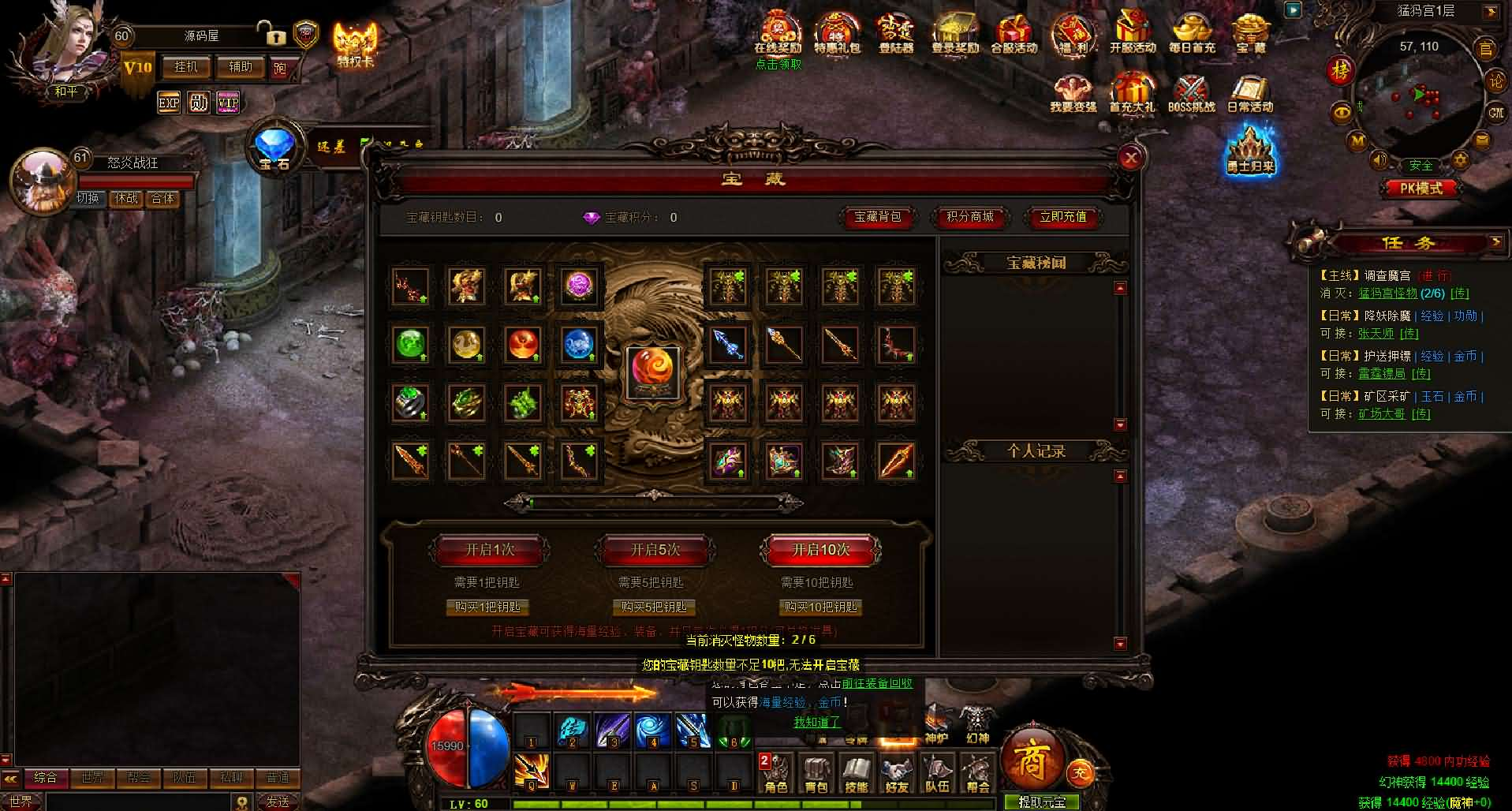1512x811 pixels.
Task: Toggle the PK模式 button
Action: (1421, 189)
